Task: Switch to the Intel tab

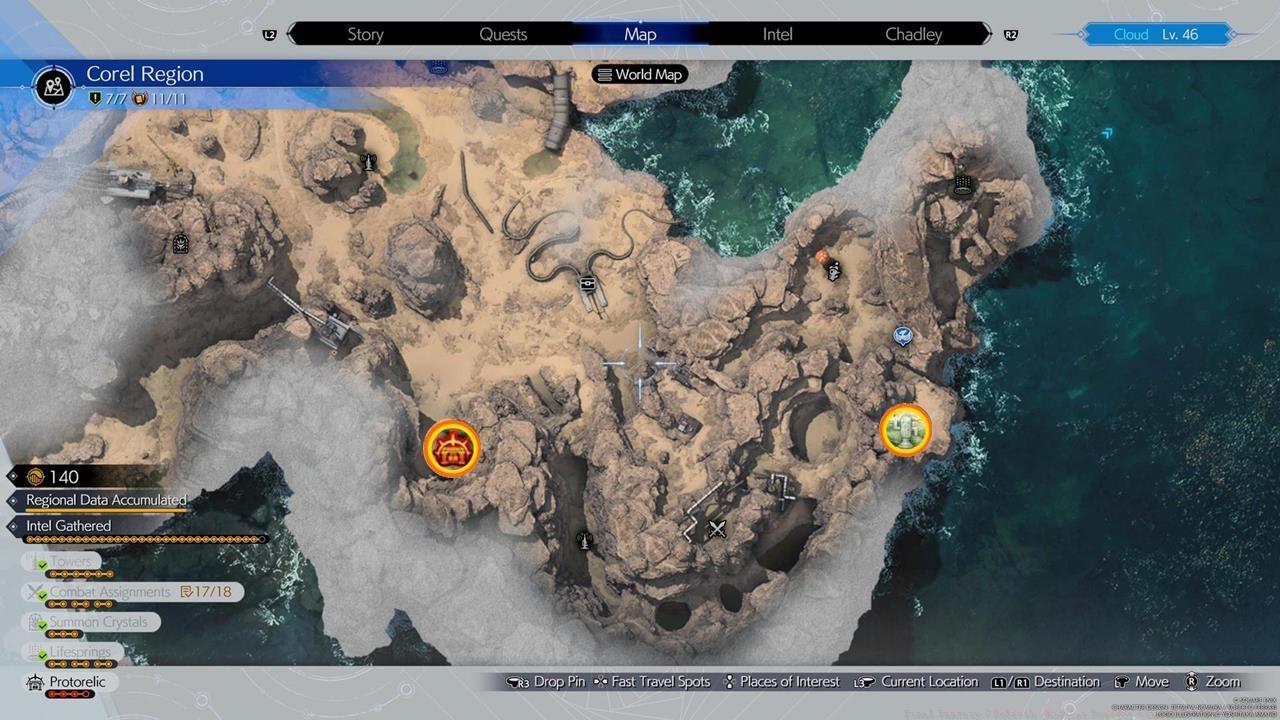Action: coord(777,33)
